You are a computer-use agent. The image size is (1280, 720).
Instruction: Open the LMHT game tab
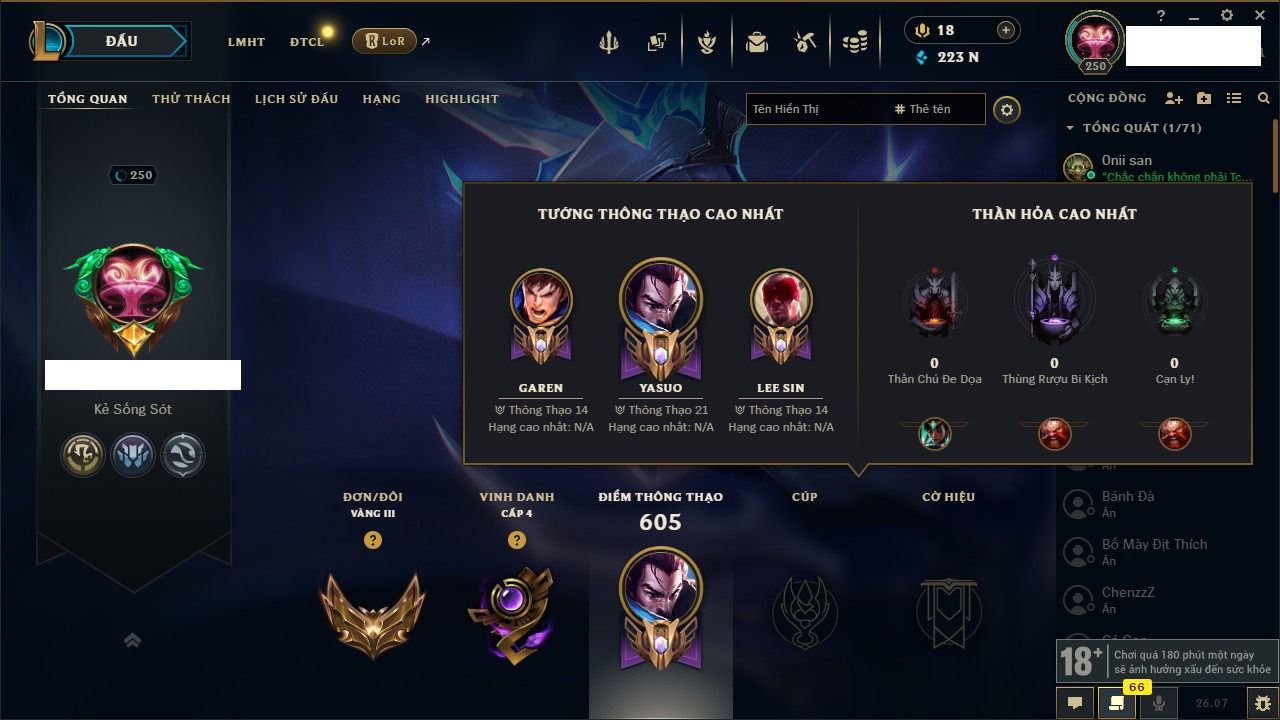(x=246, y=42)
